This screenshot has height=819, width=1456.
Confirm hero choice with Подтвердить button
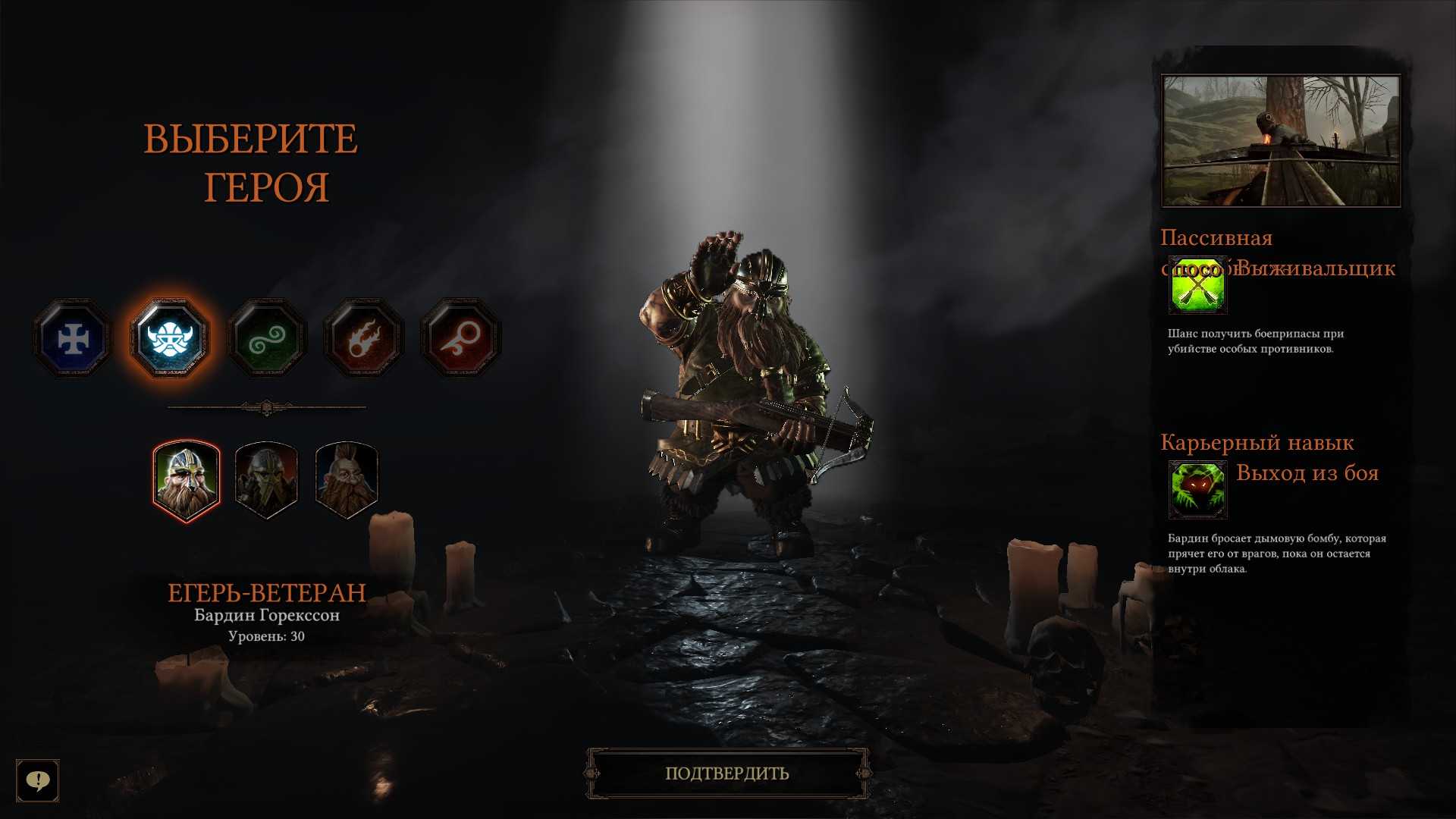click(x=727, y=773)
